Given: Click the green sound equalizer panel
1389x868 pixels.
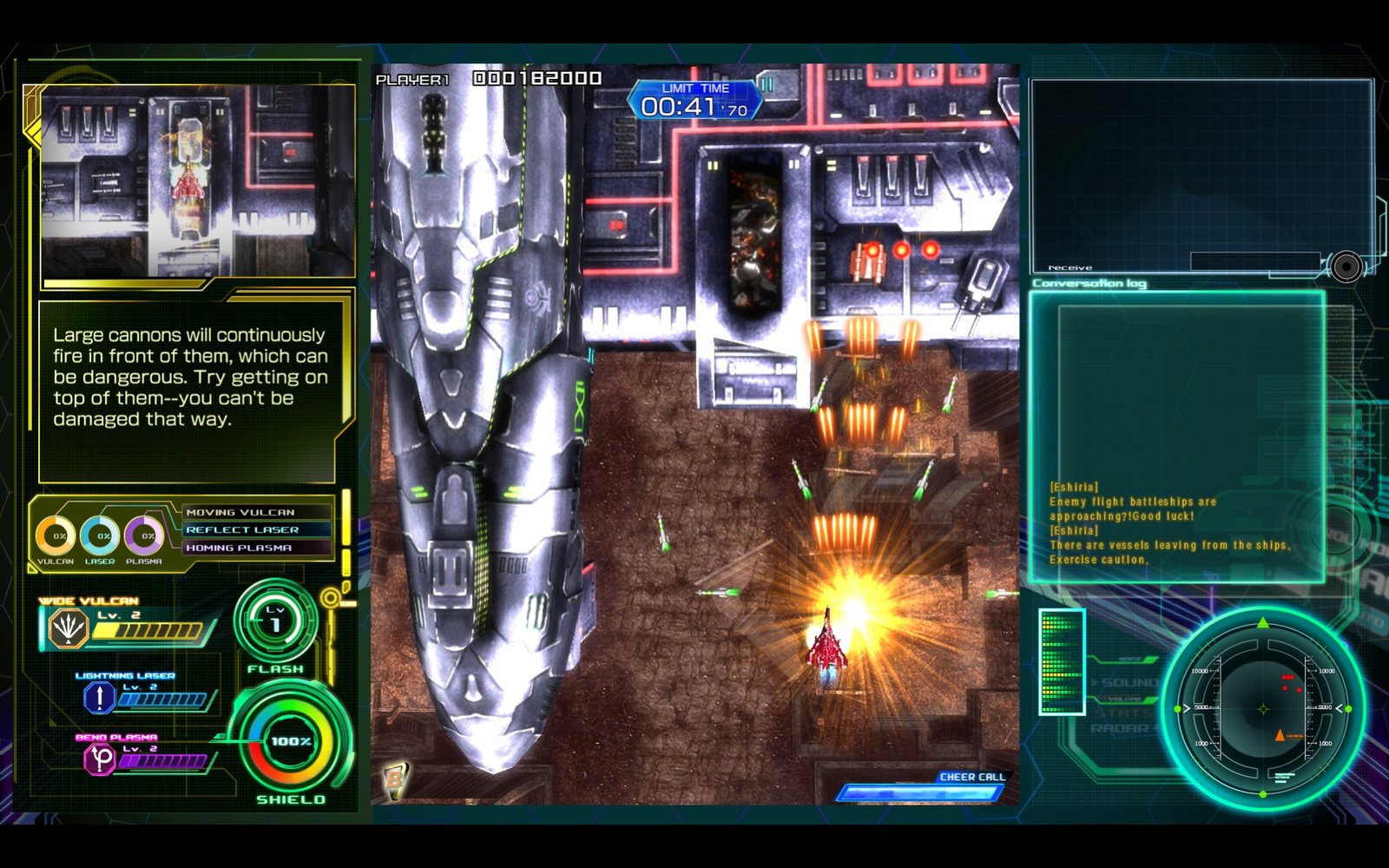Looking at the screenshot, I should (1062, 661).
